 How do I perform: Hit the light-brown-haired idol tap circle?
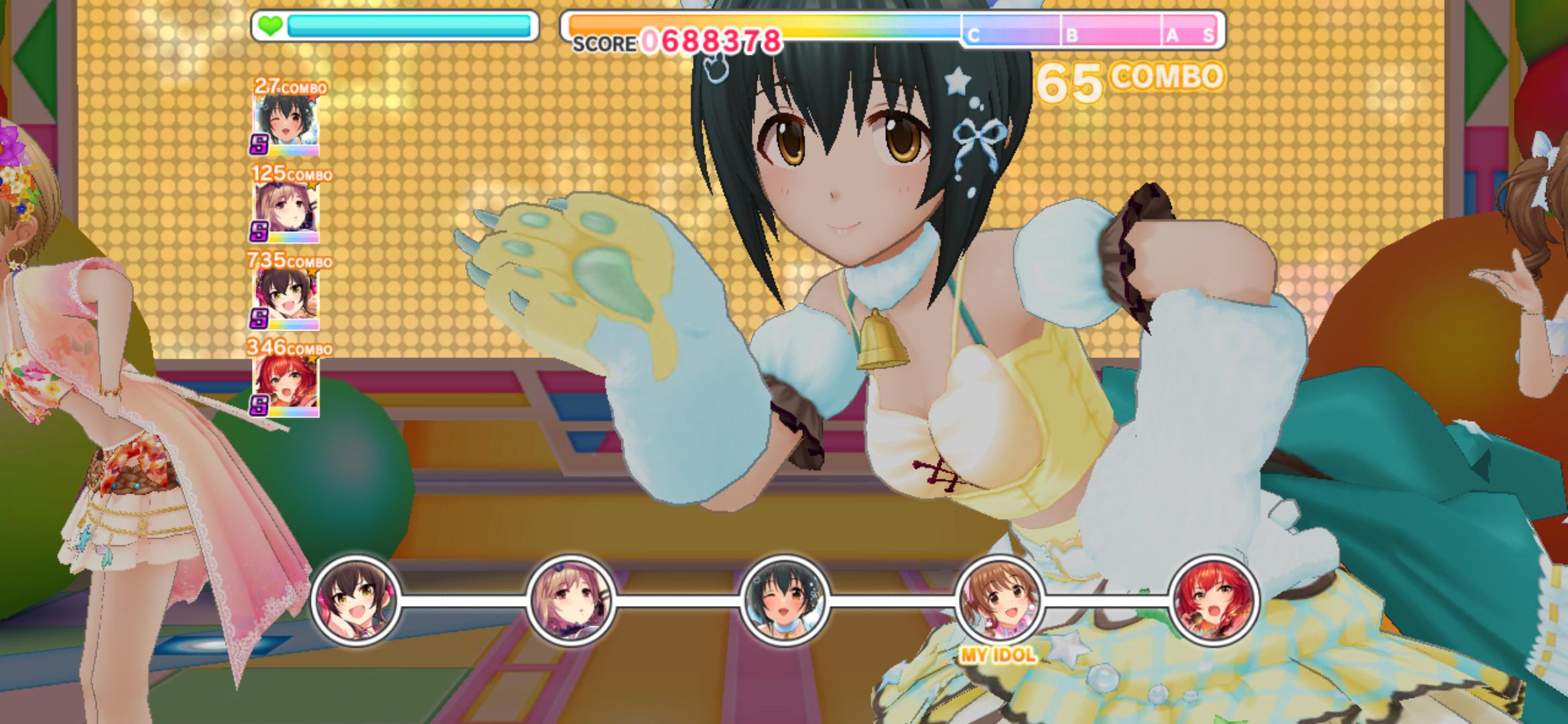570,599
